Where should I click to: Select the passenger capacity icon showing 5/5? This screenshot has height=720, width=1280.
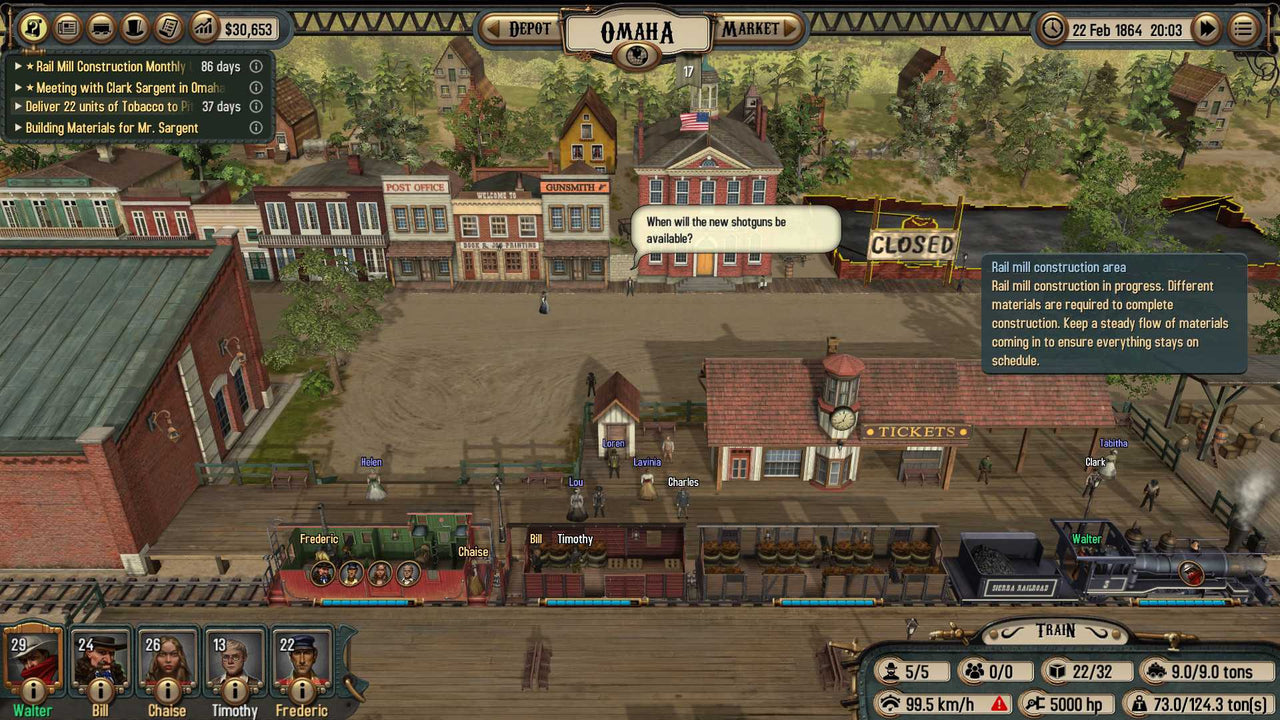888,670
